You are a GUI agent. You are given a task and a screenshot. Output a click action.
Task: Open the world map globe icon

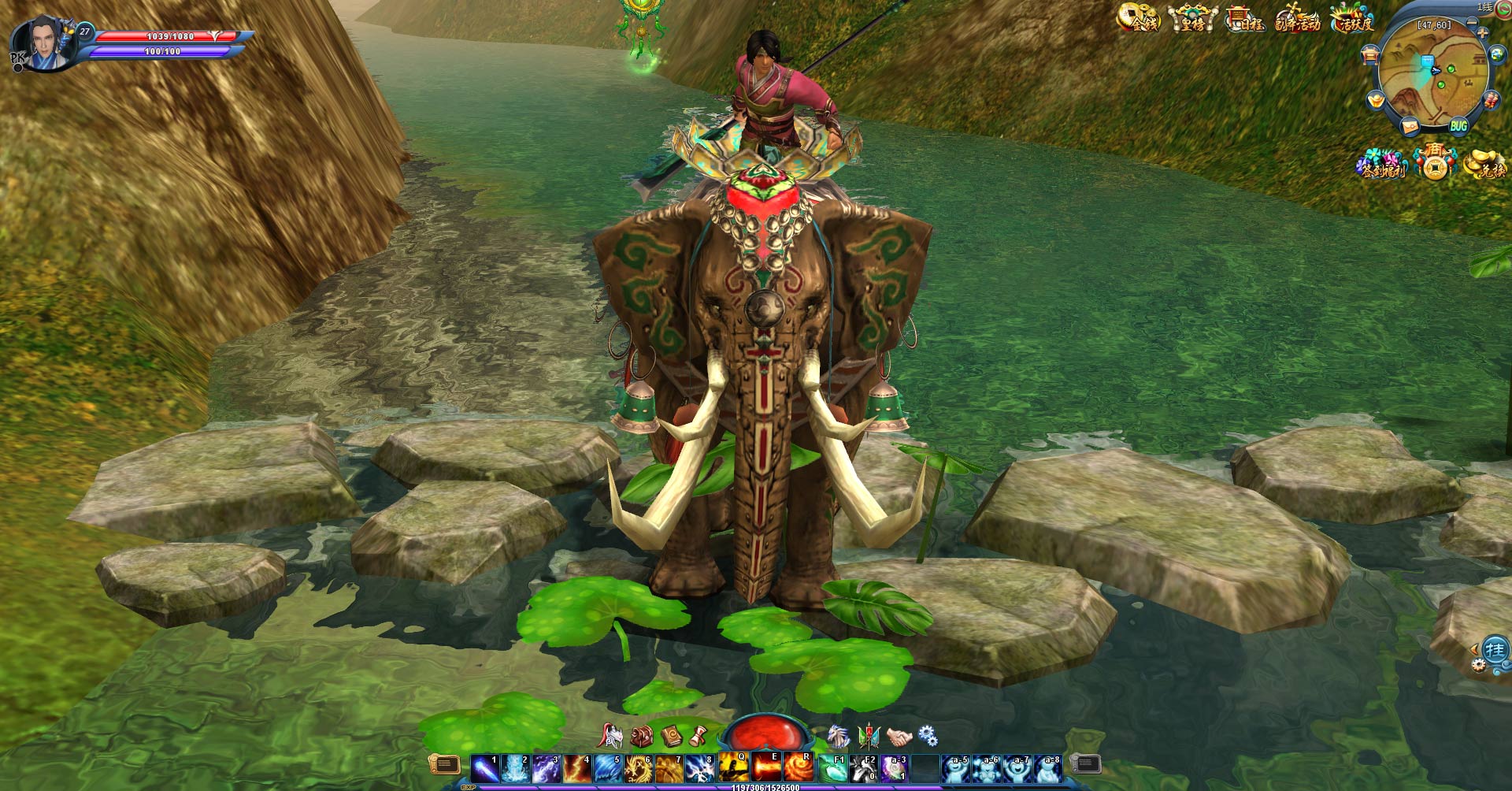tap(1497, 54)
